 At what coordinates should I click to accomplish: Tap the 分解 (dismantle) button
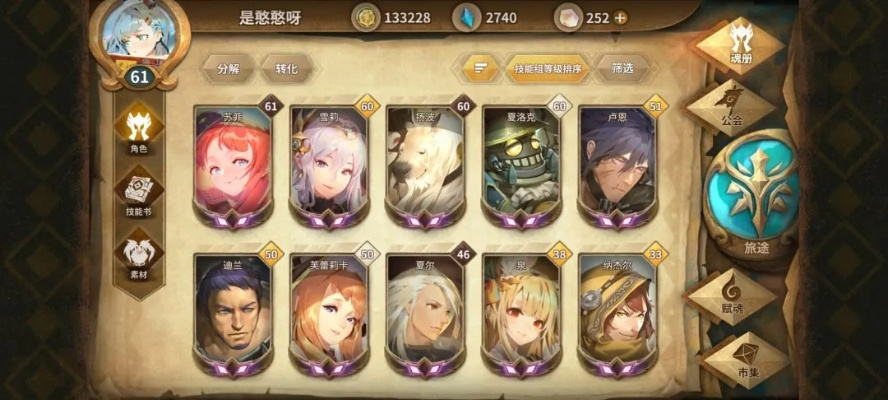[228, 68]
